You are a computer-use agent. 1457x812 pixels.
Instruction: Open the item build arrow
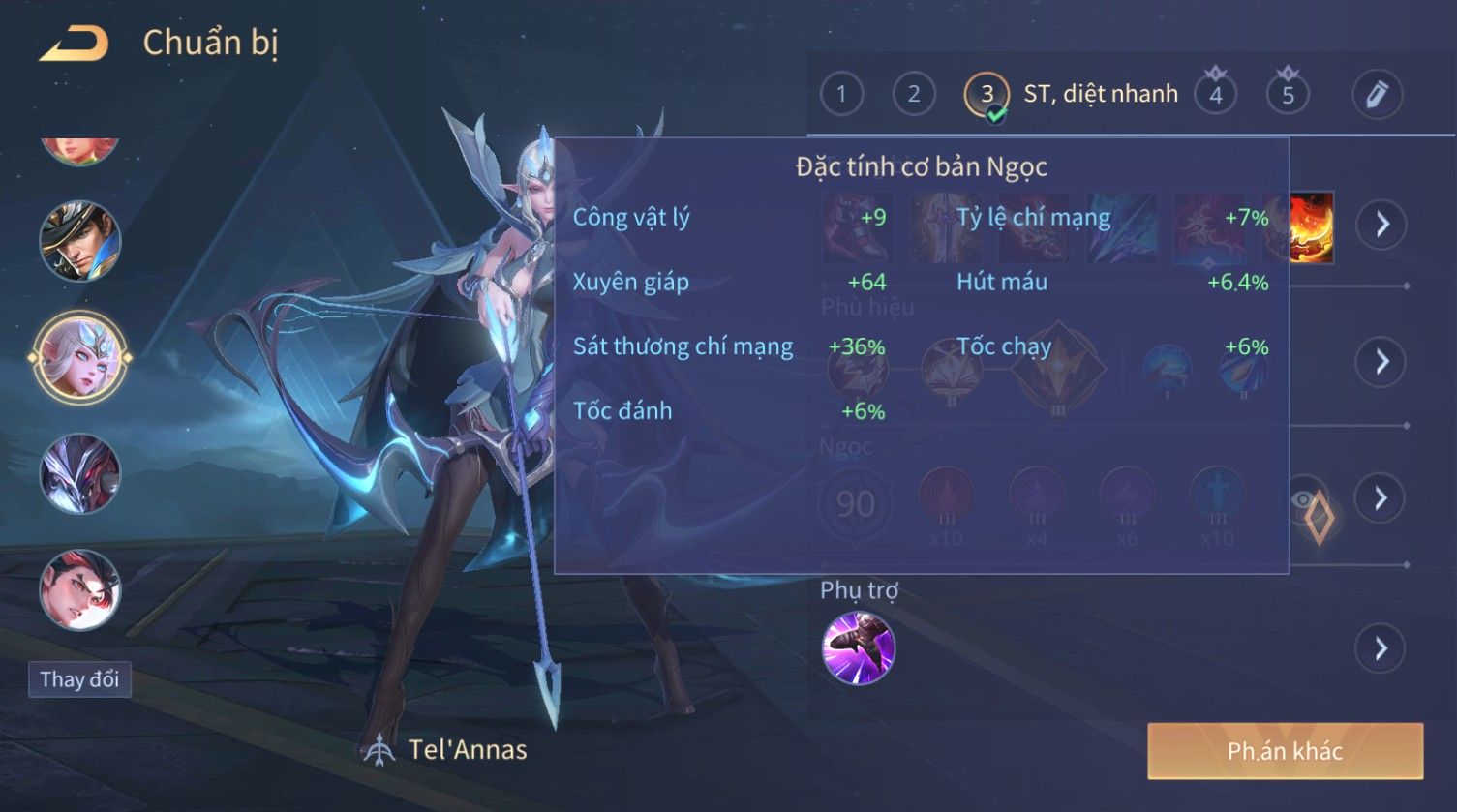(x=1381, y=225)
